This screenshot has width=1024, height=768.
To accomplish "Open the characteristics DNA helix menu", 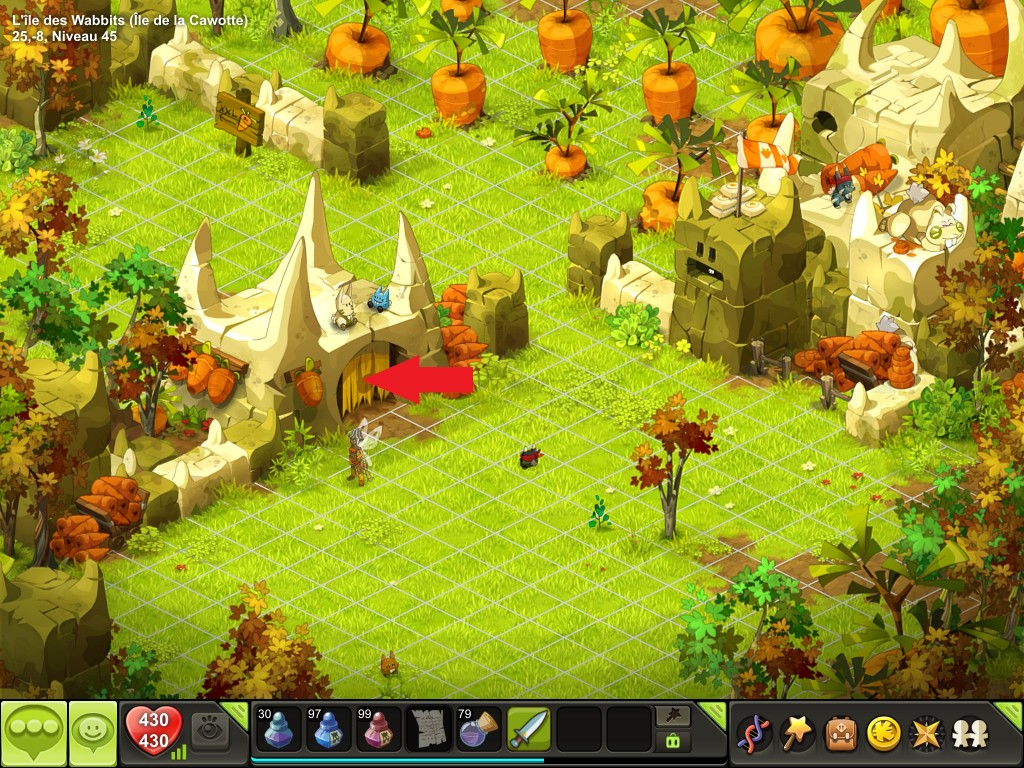I will 754,734.
